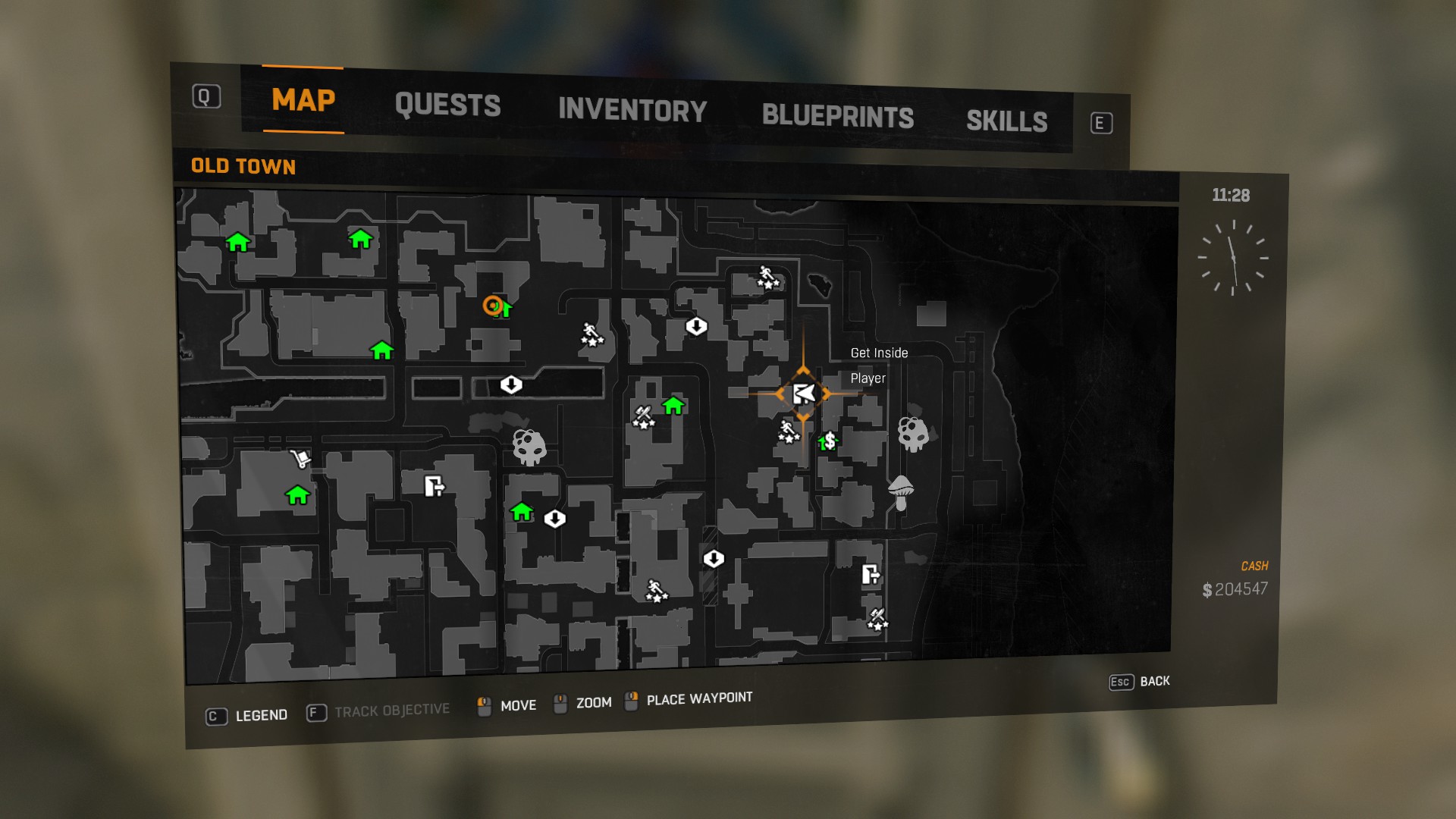Screen dimensions: 1456x819
Task: Click the Track Objective option
Action: [x=378, y=711]
